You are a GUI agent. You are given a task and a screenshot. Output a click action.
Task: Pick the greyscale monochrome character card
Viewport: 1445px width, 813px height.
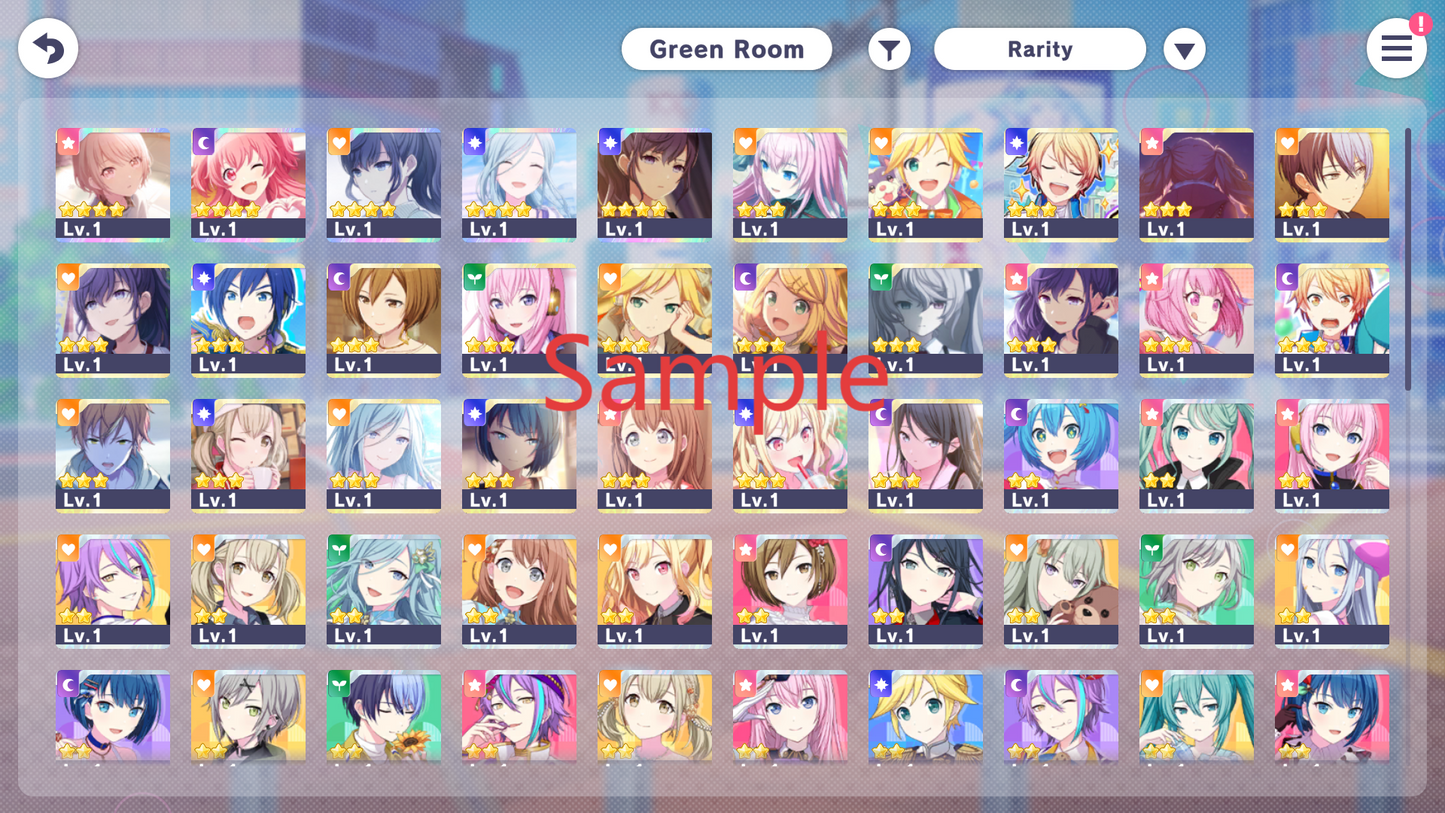[x=925, y=319]
